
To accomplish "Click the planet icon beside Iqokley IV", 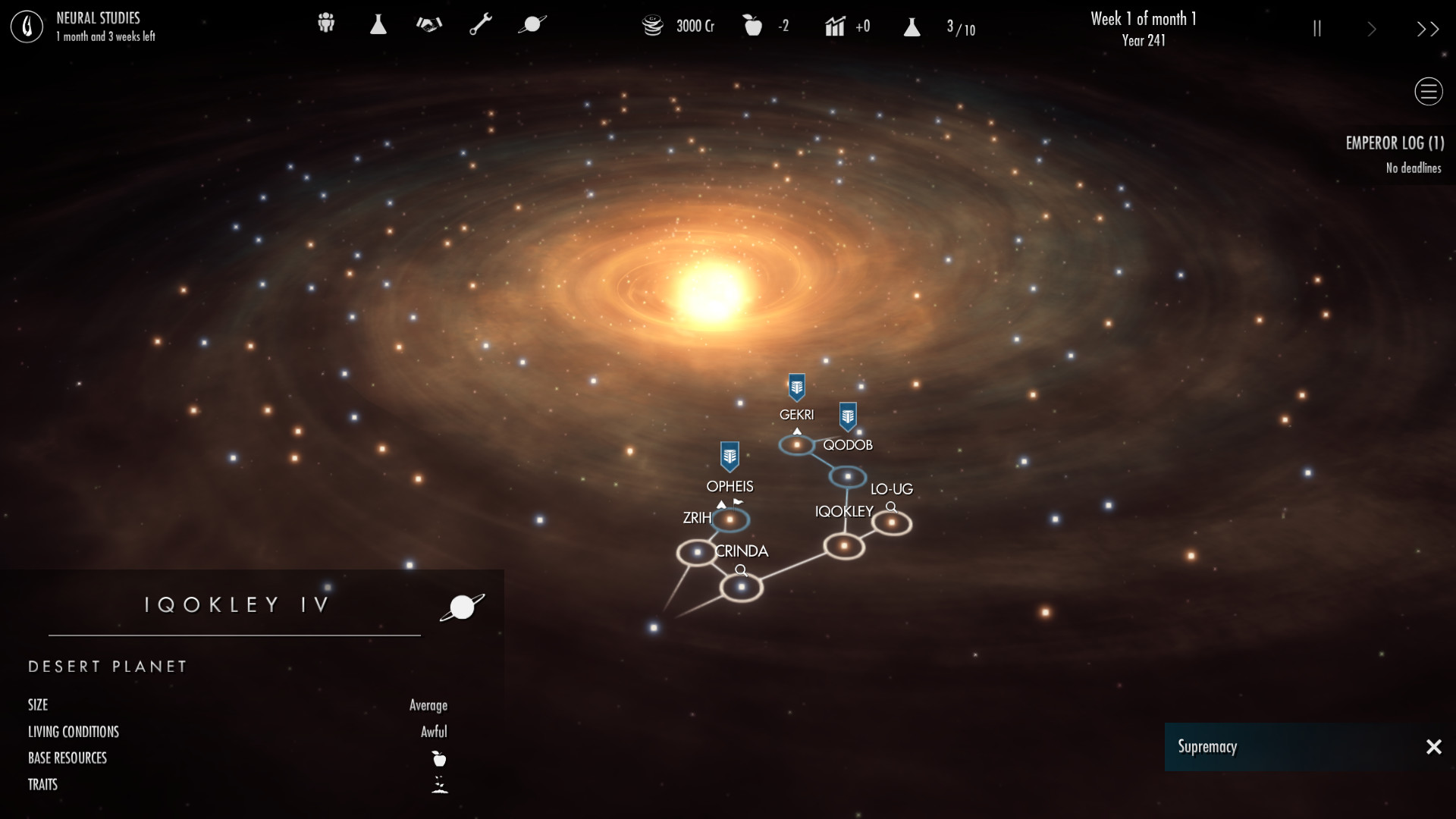I will (x=462, y=607).
